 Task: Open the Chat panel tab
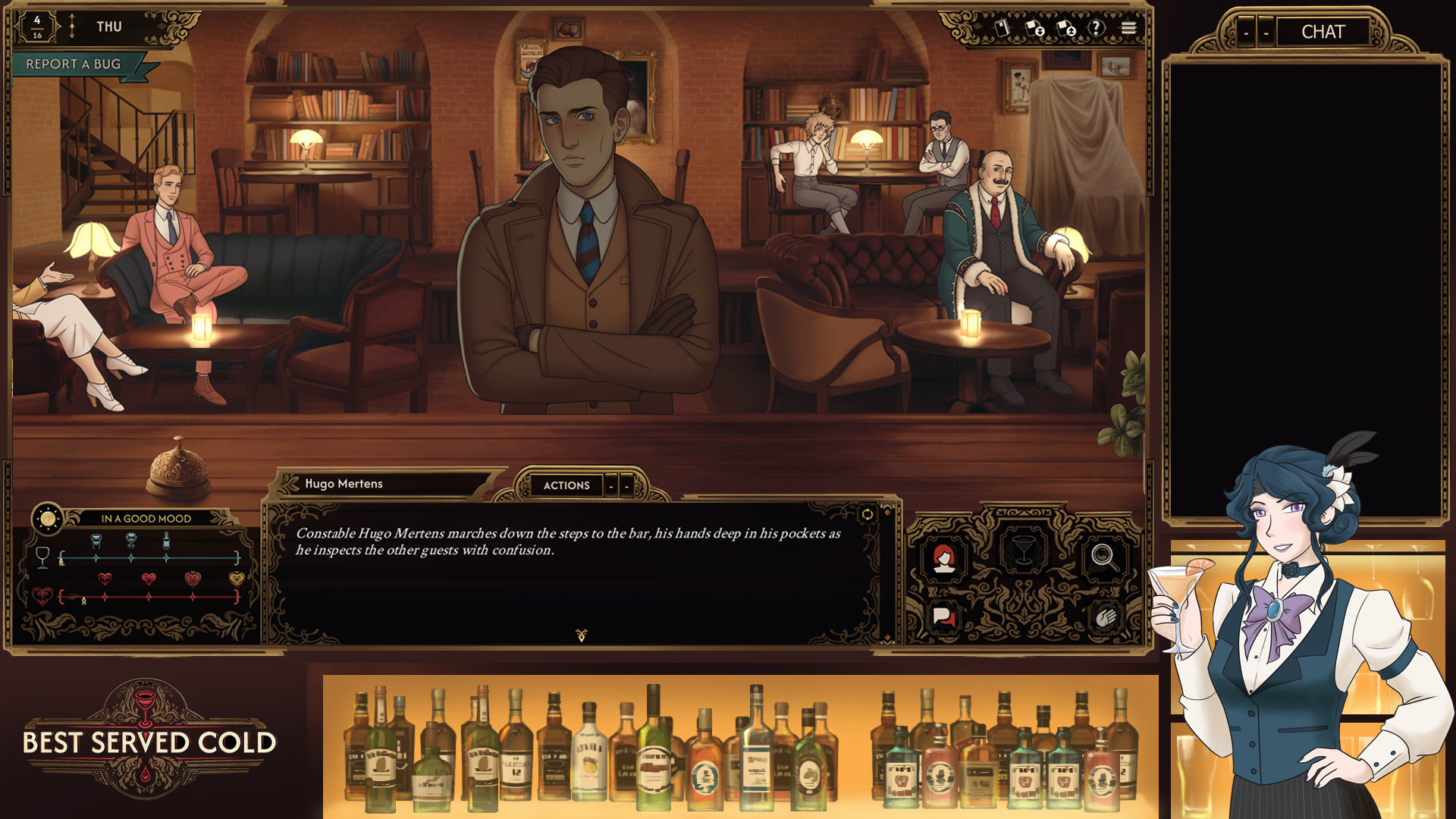click(1323, 32)
